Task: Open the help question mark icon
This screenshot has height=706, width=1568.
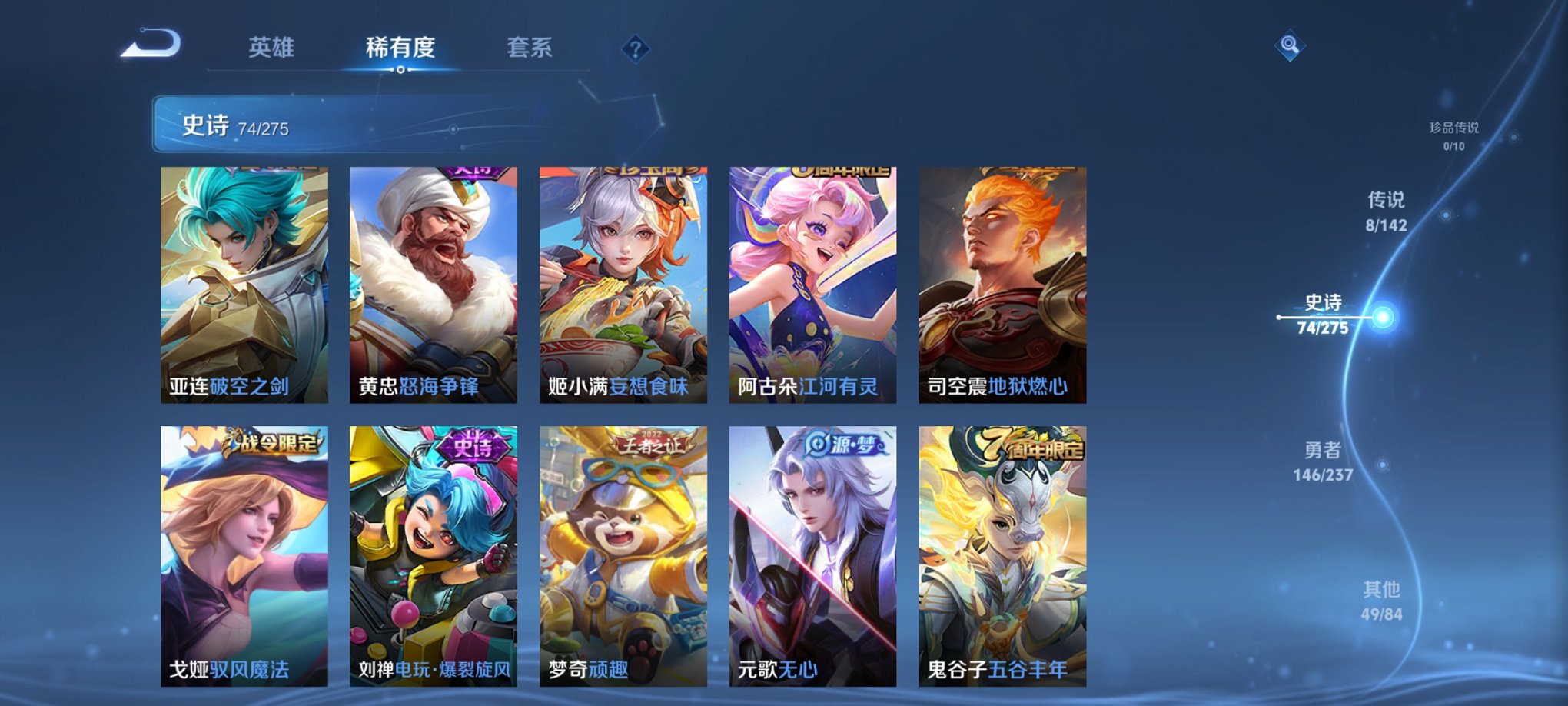Action: click(x=634, y=49)
